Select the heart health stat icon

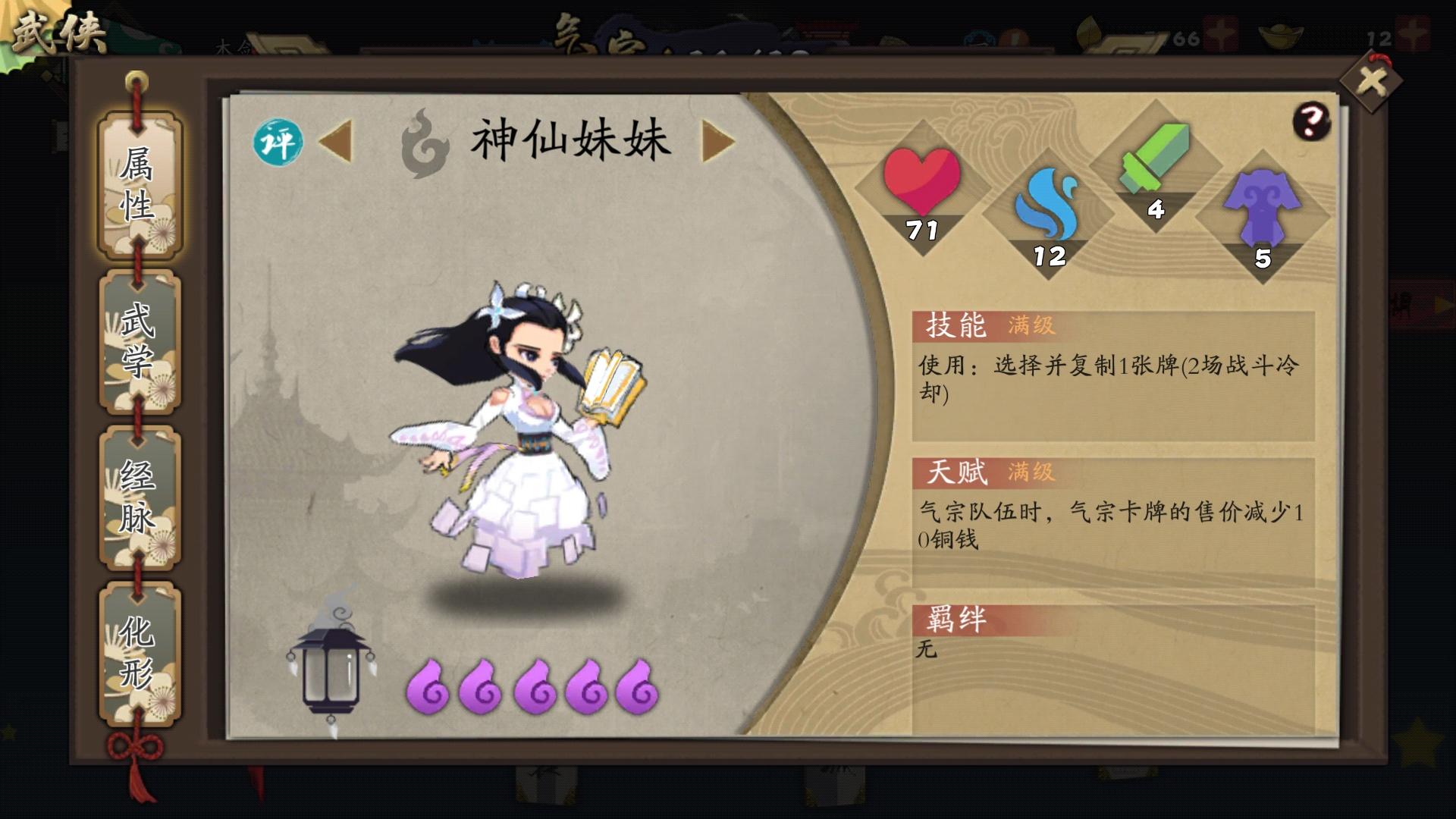pos(924,182)
